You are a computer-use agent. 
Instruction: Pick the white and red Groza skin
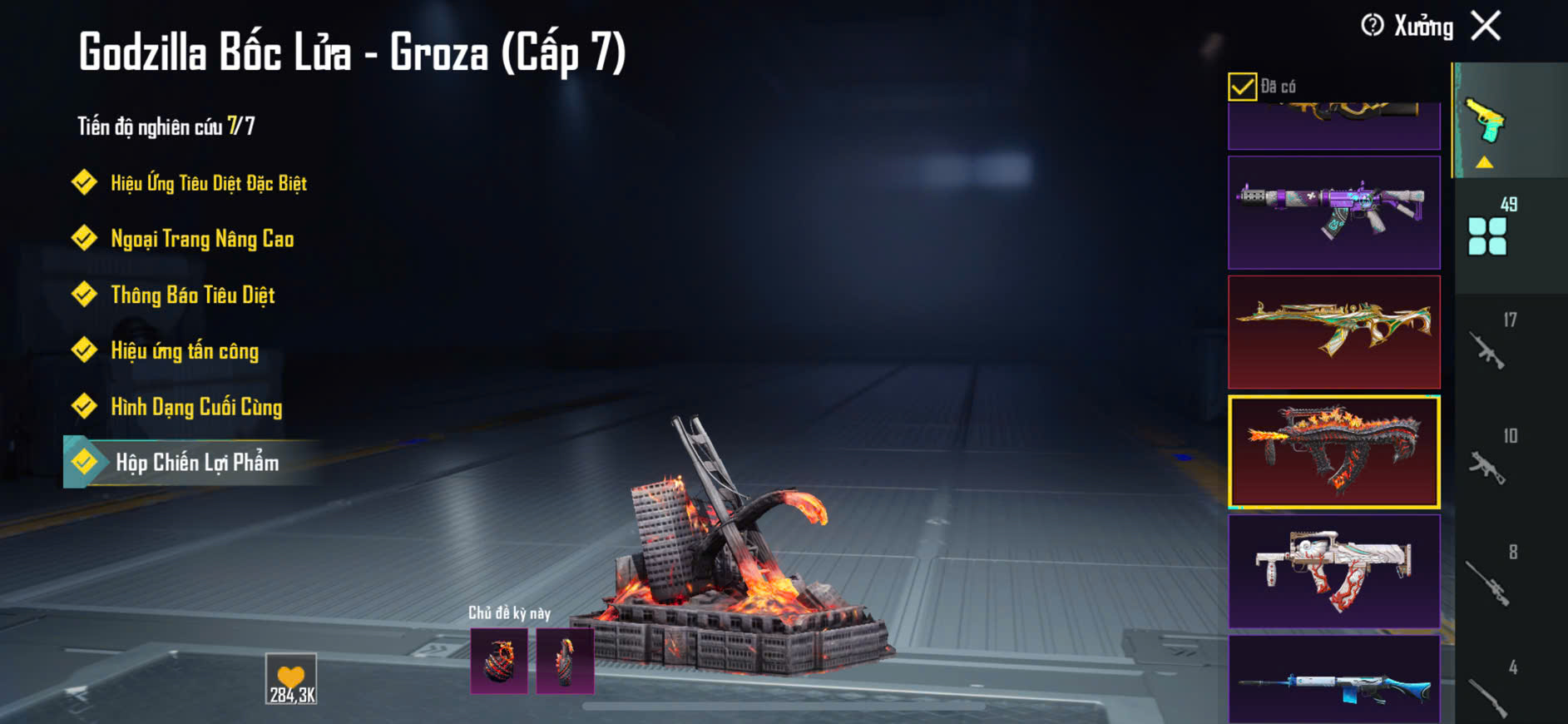pos(1333,571)
